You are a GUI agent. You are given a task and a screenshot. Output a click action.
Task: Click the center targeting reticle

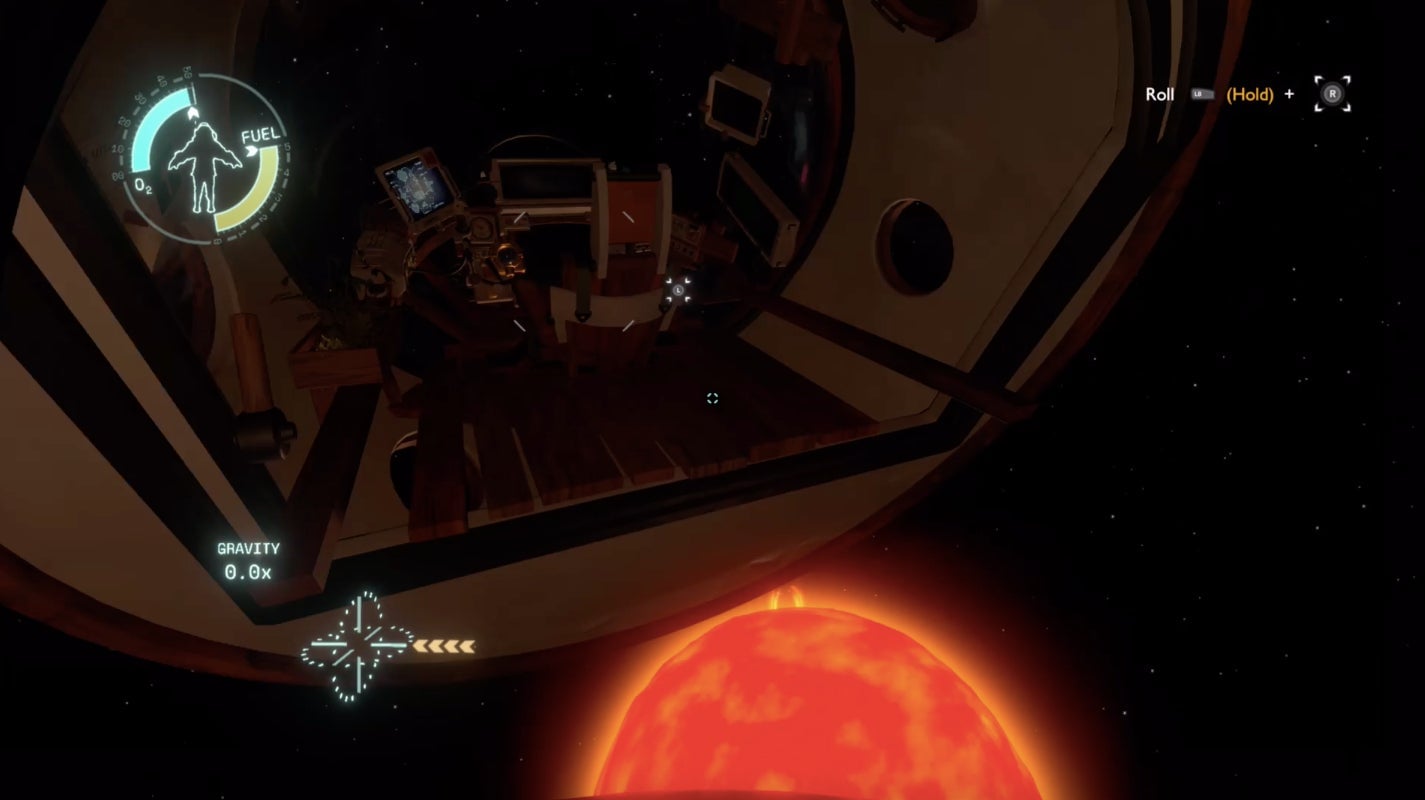712,398
